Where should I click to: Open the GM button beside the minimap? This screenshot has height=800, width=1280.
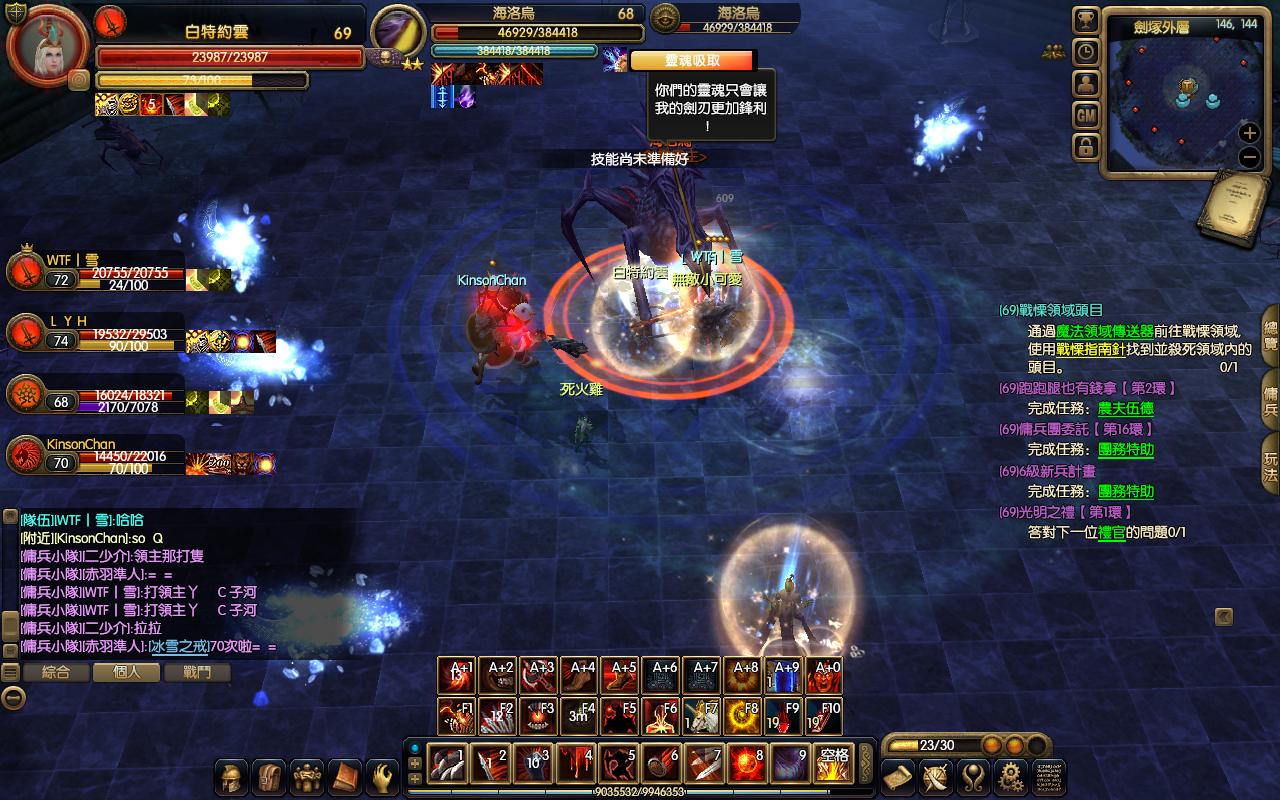pyautogui.click(x=1086, y=116)
